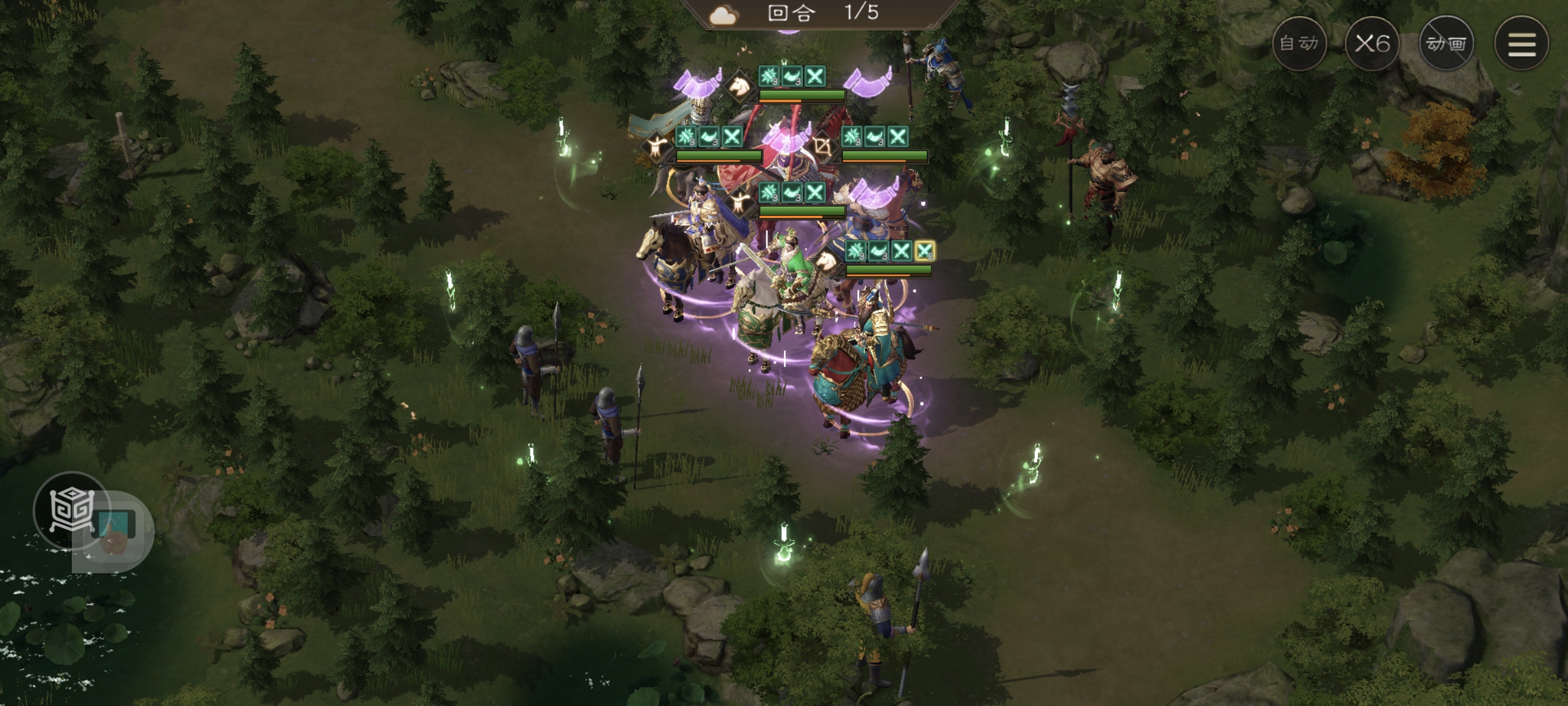Tap the cloud weather icon beside 回合
Viewport: 1568px width, 706px height.
tap(724, 14)
